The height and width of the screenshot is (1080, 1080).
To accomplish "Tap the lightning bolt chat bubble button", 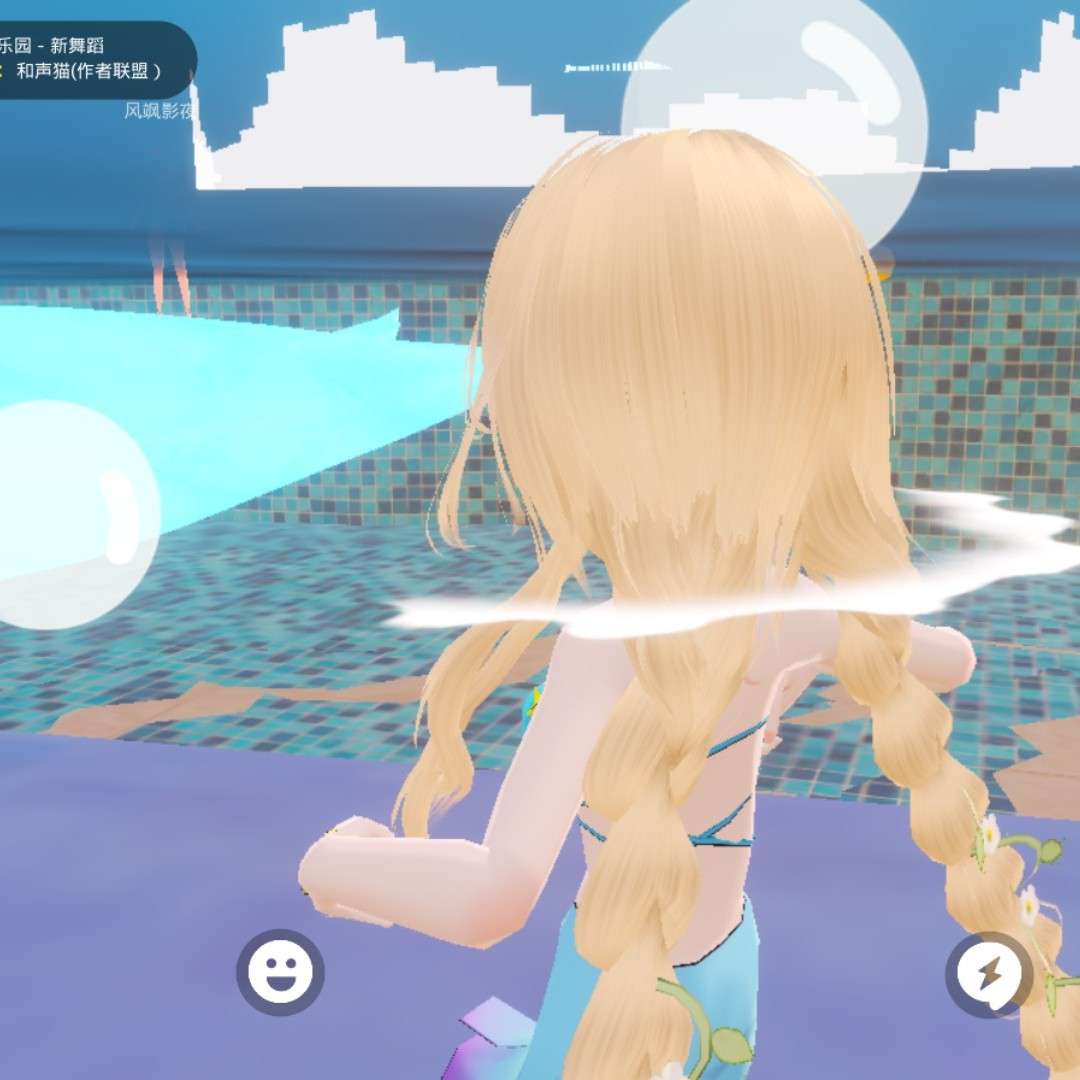I will pyautogui.click(x=989, y=974).
